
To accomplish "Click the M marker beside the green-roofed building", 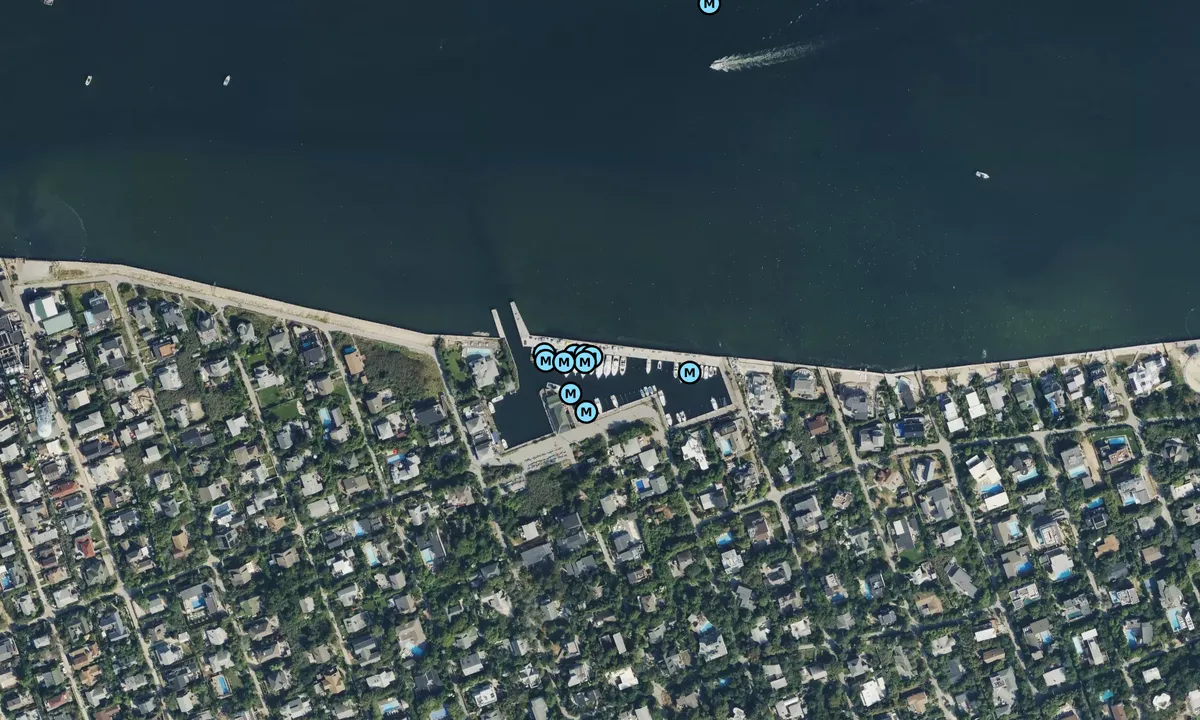I will (x=570, y=393).
